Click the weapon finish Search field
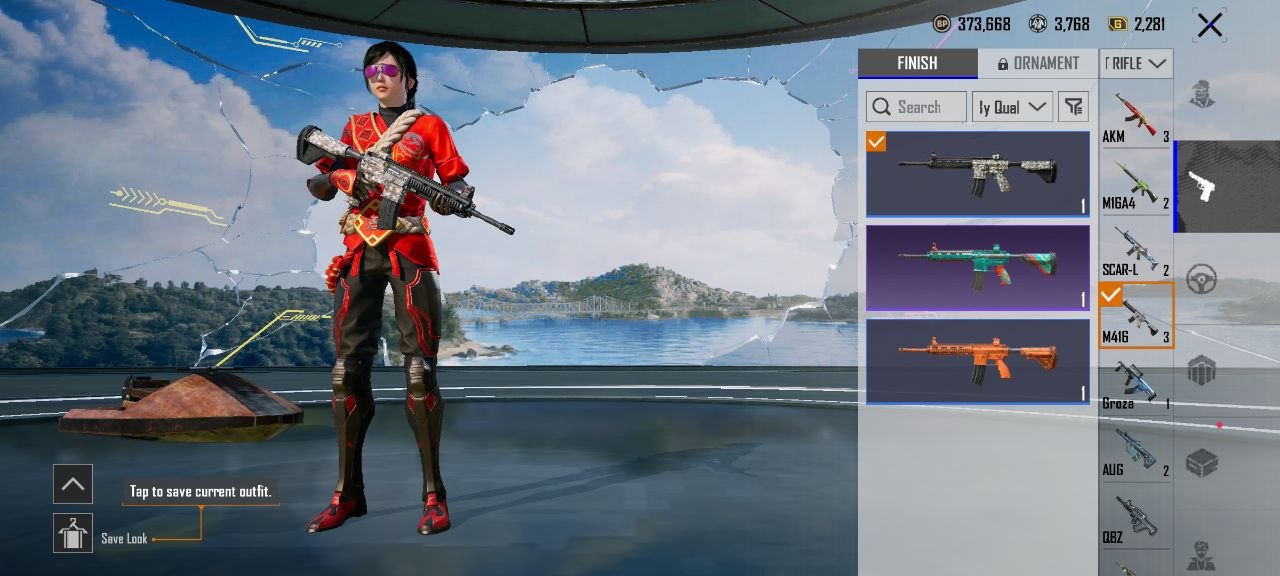This screenshot has width=1280, height=576. (x=916, y=107)
